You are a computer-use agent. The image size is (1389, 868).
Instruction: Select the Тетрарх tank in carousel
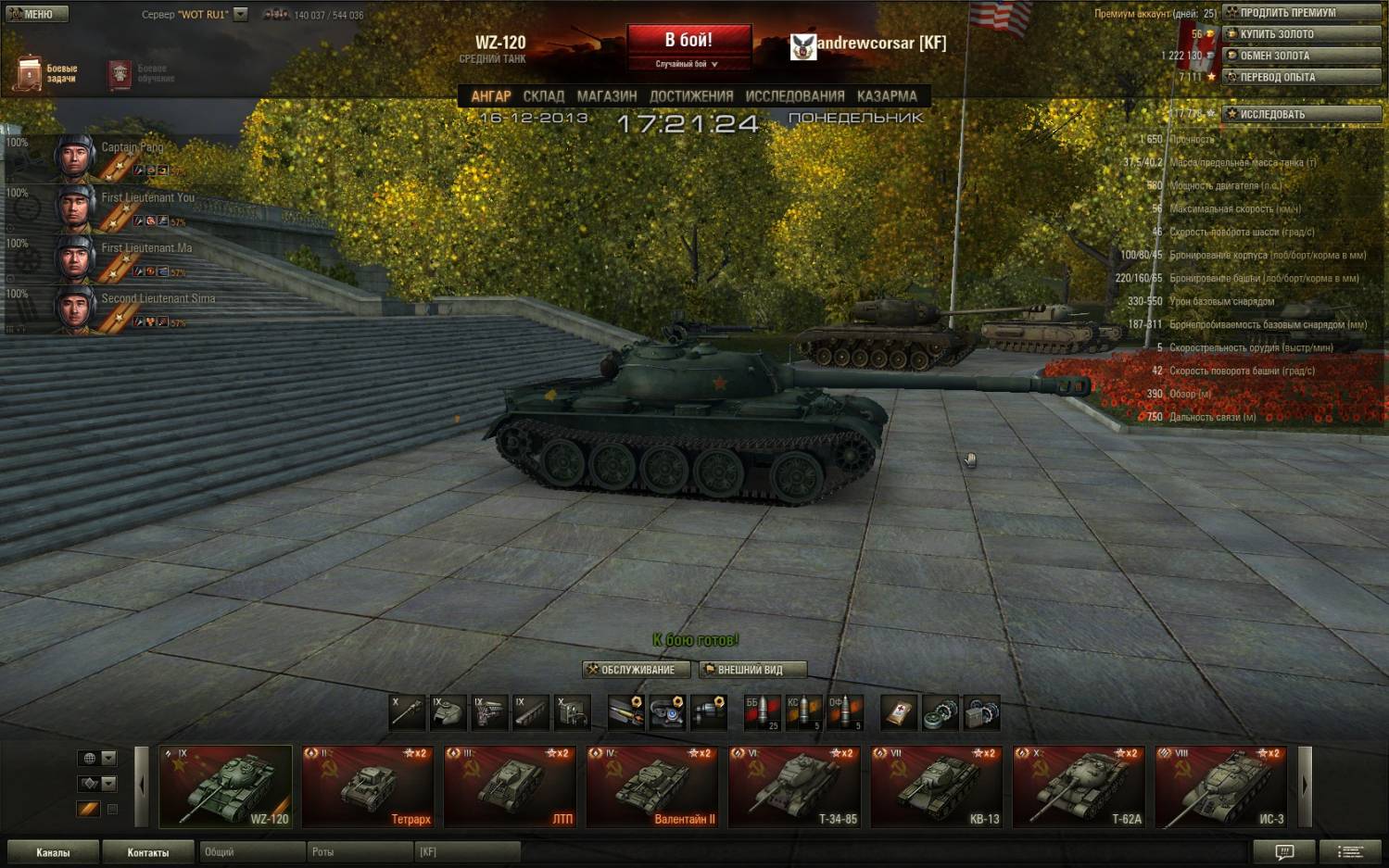click(x=368, y=786)
